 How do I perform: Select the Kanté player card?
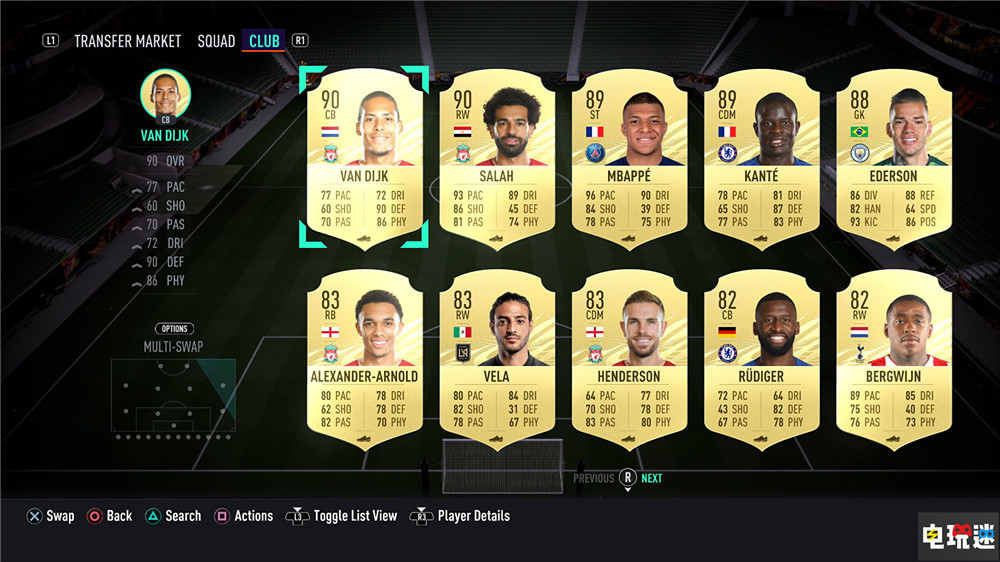(x=762, y=157)
